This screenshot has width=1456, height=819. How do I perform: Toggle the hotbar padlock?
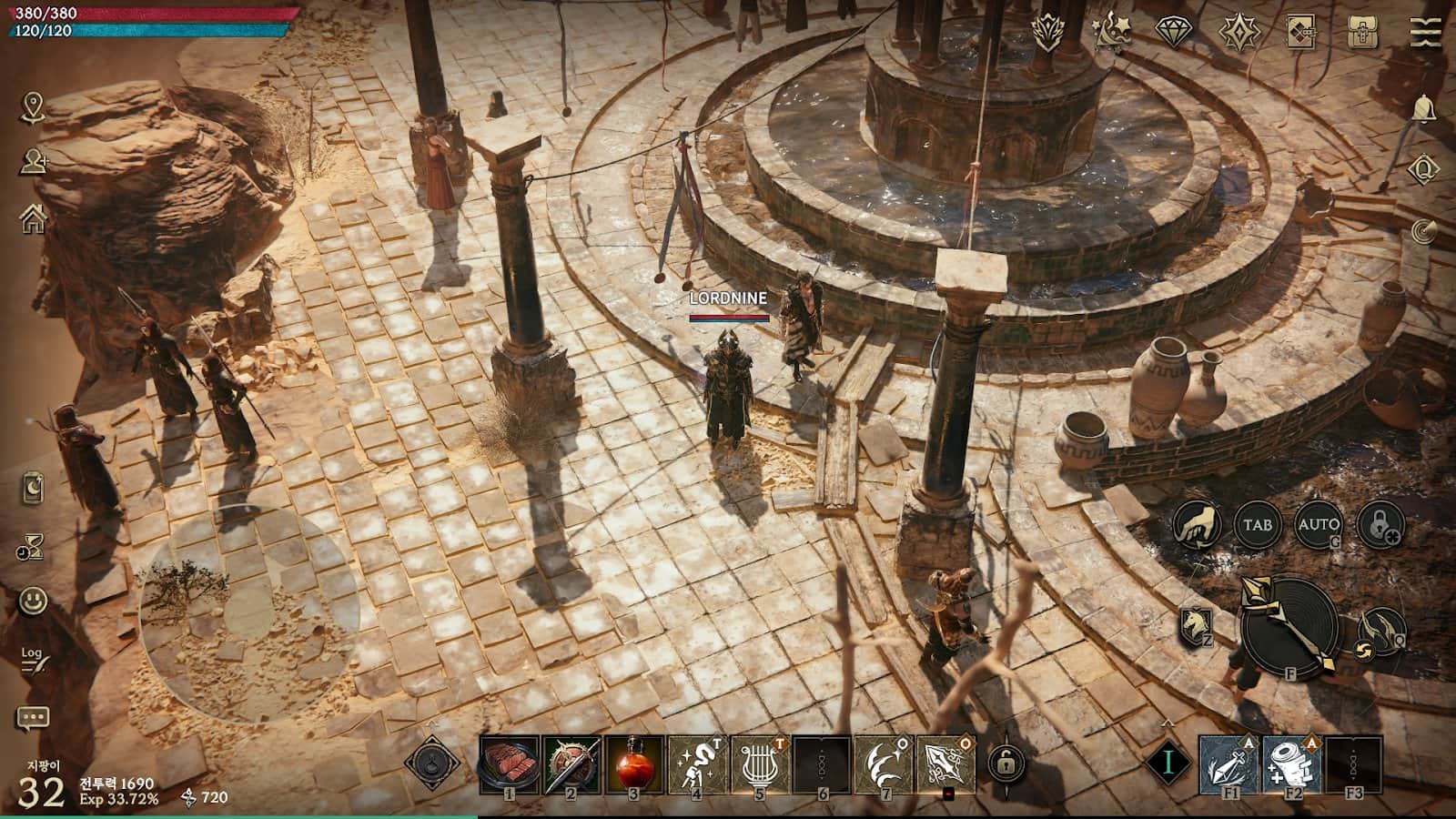point(1006,763)
